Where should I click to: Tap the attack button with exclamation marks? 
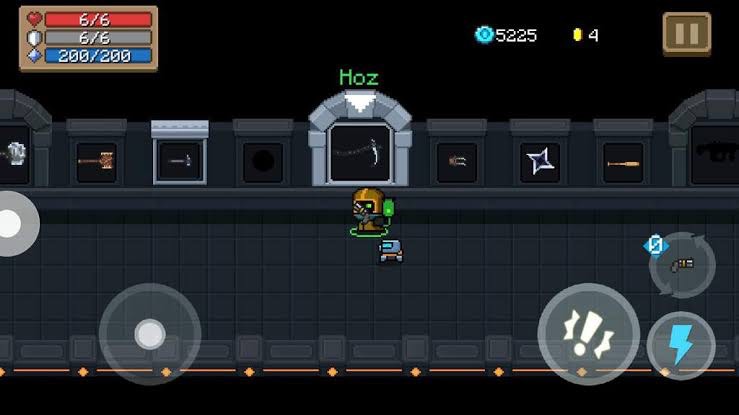pos(588,334)
